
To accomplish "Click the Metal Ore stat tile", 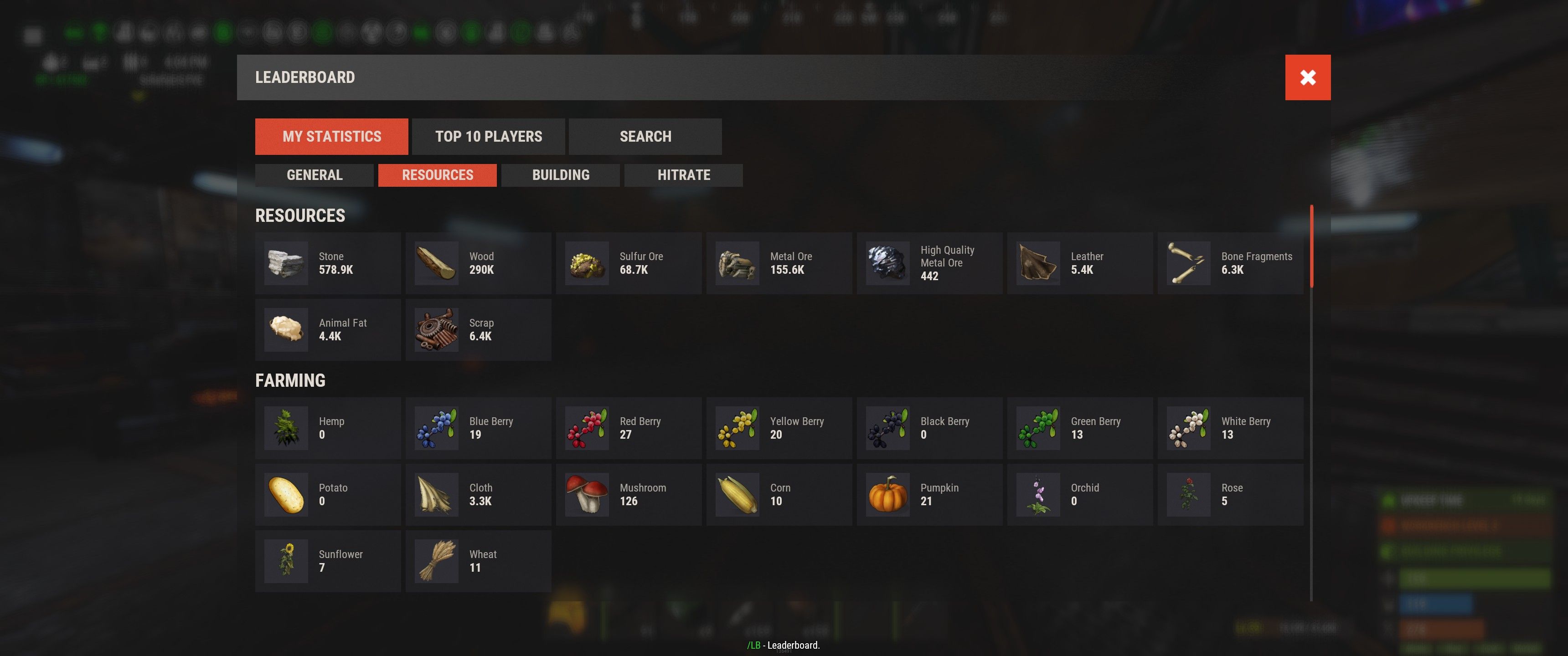I will [x=779, y=263].
